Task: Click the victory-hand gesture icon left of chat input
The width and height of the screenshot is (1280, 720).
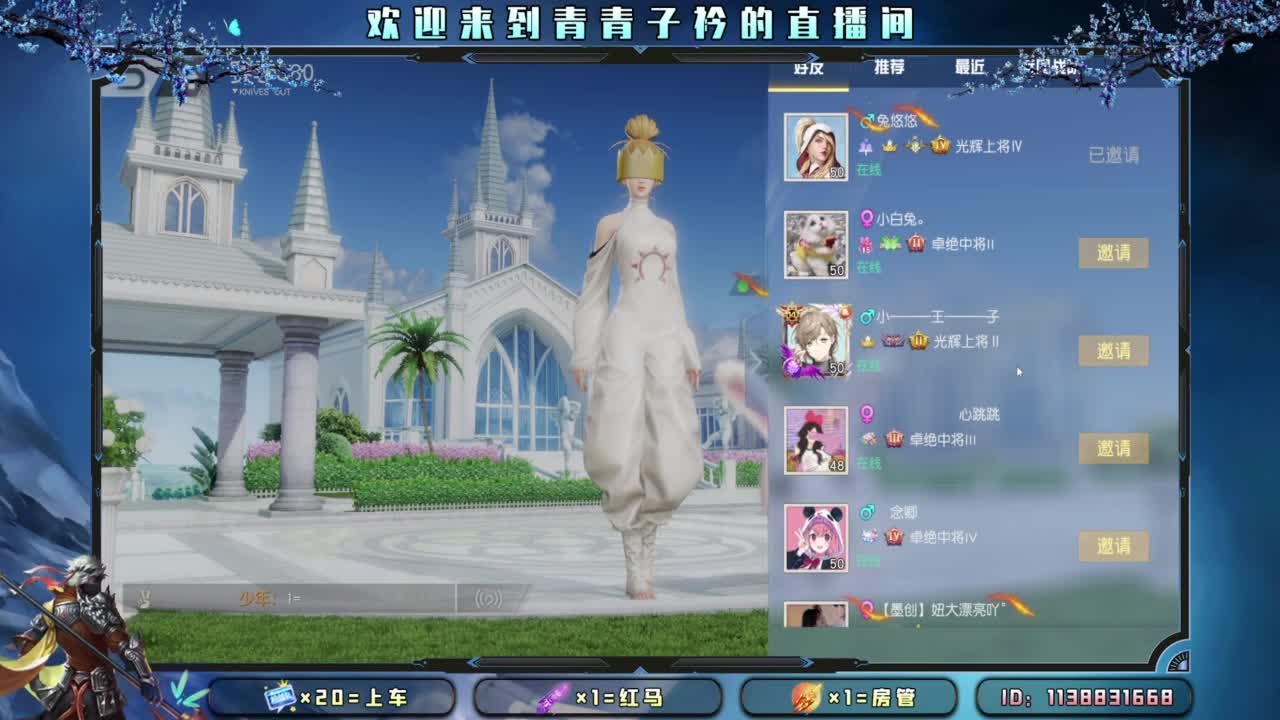Action: click(x=144, y=595)
